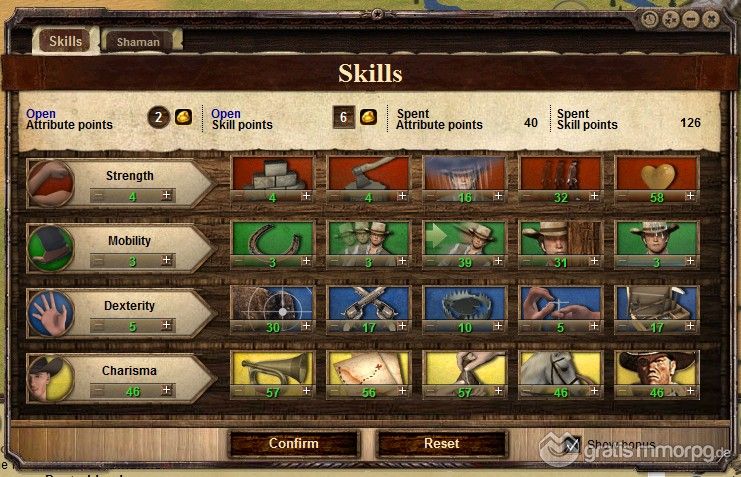Confirm the skill point allocation
Viewport: 741px width, 477px height.
[x=293, y=443]
